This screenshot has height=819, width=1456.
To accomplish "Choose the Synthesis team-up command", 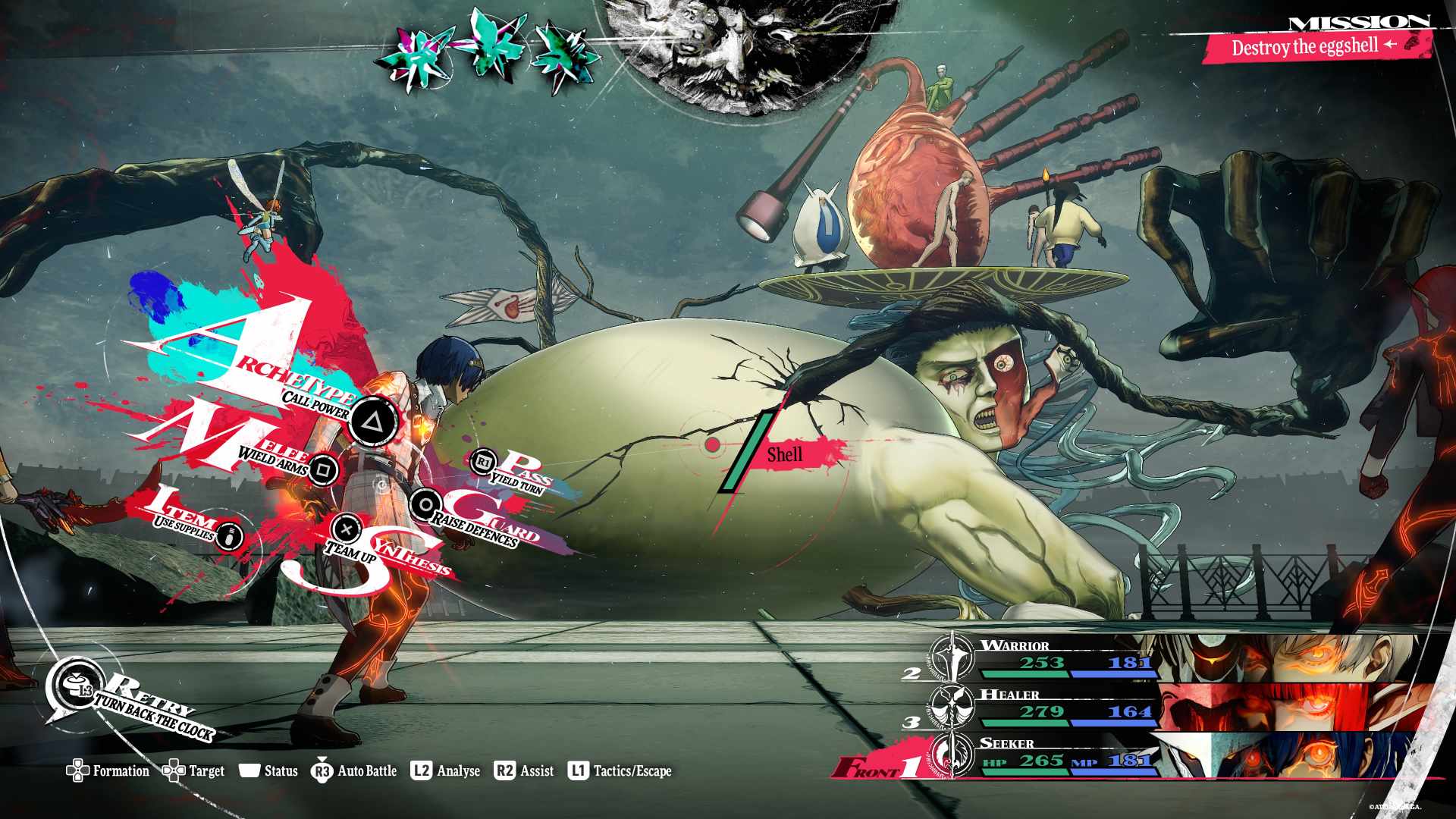I will point(347,529).
